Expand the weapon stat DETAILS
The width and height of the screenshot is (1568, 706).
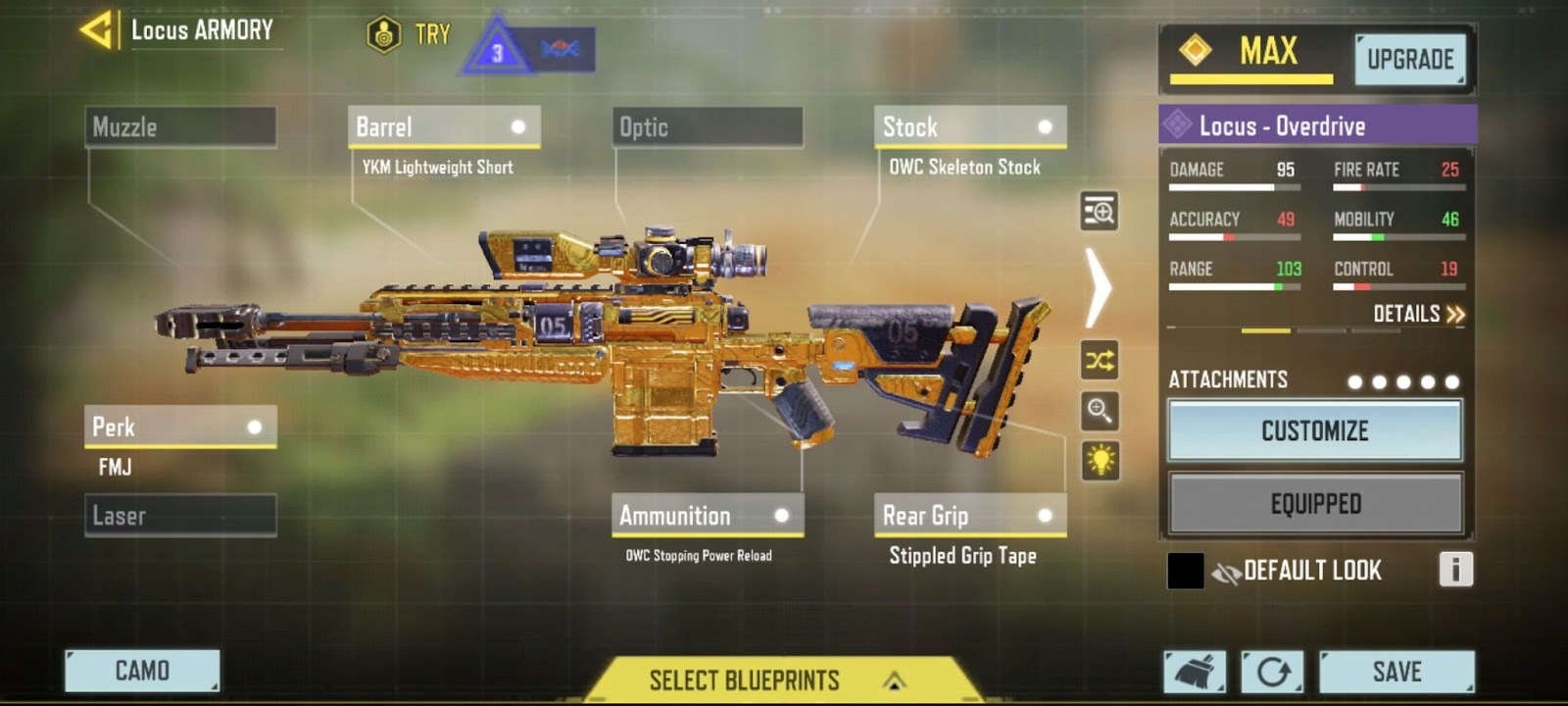click(x=1418, y=314)
